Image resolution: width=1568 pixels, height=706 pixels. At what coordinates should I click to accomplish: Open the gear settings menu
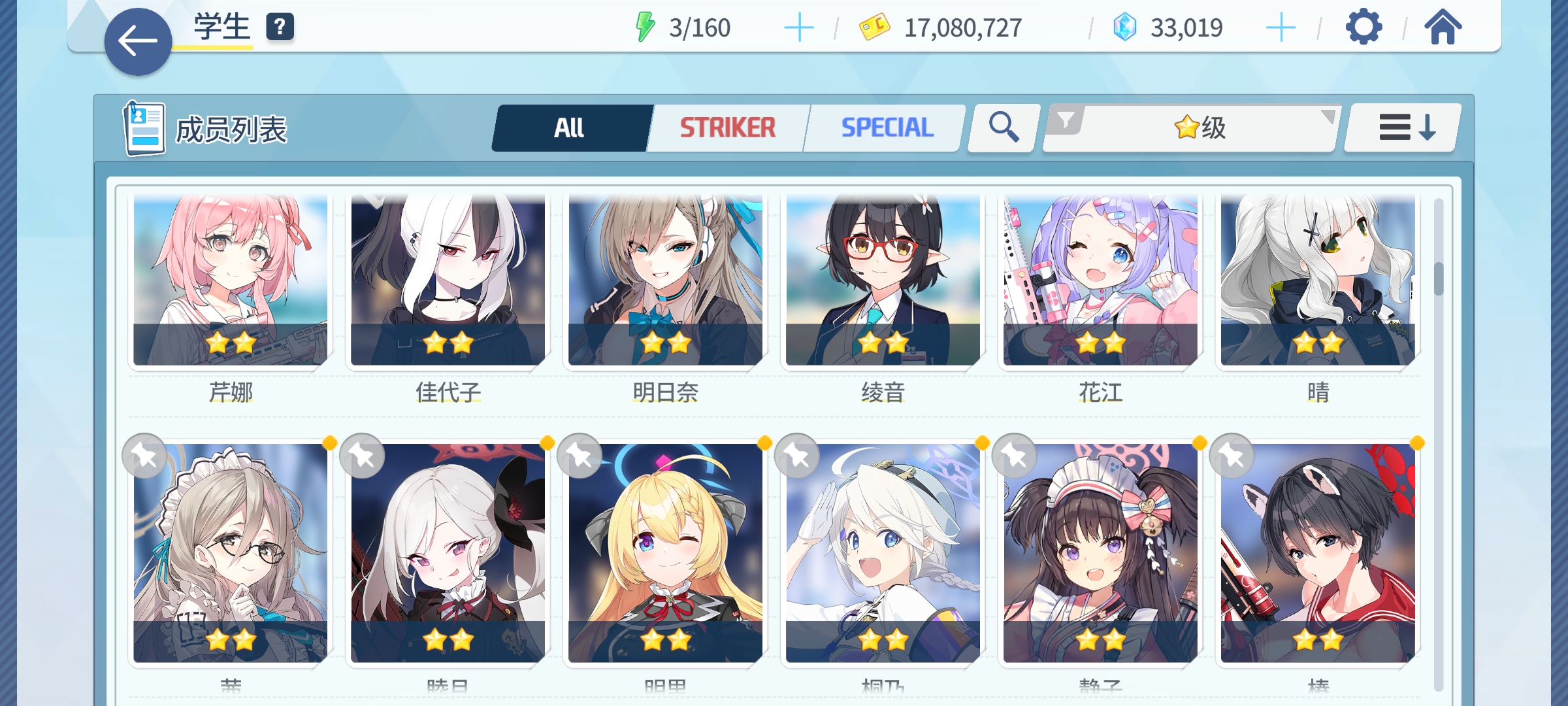tap(1364, 28)
